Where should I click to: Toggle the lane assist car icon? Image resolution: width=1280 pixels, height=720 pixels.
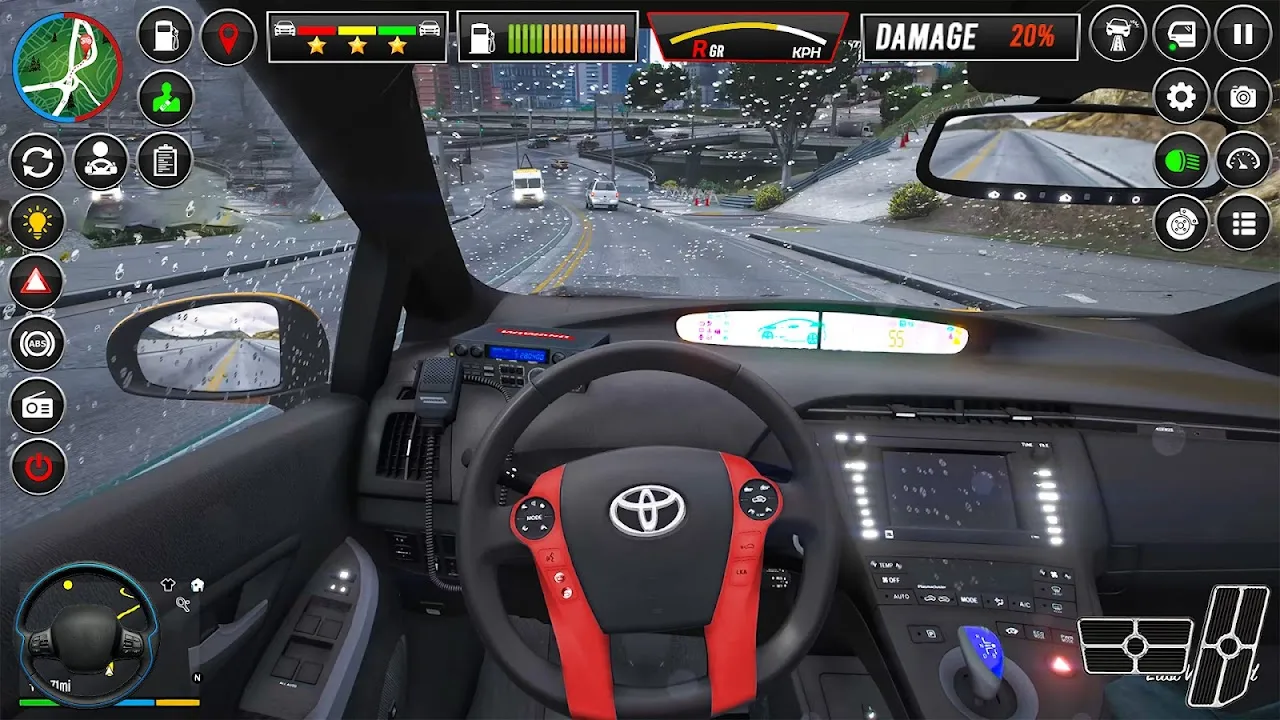[x=1117, y=35]
